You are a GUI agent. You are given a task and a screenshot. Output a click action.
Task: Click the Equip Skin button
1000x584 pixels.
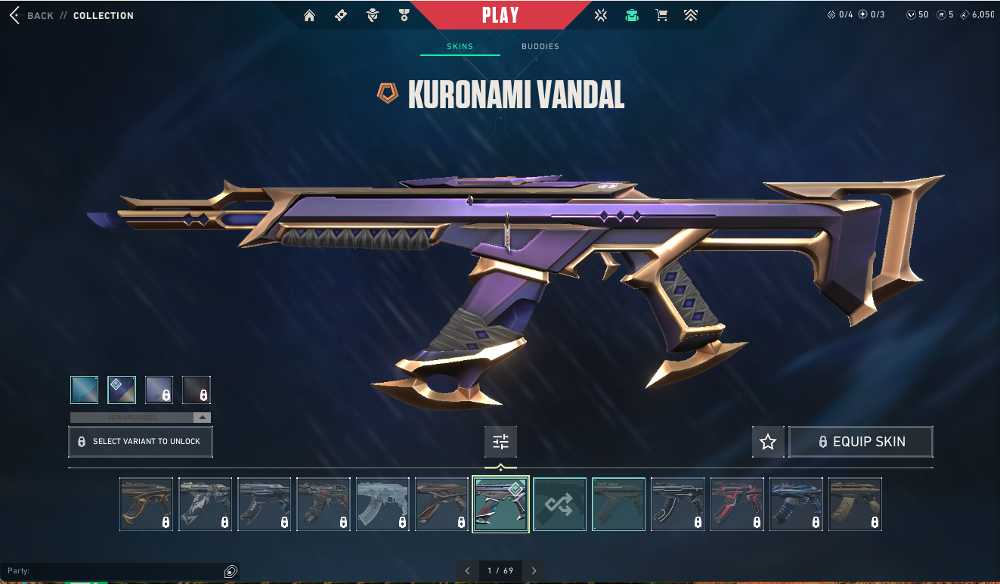click(x=861, y=441)
